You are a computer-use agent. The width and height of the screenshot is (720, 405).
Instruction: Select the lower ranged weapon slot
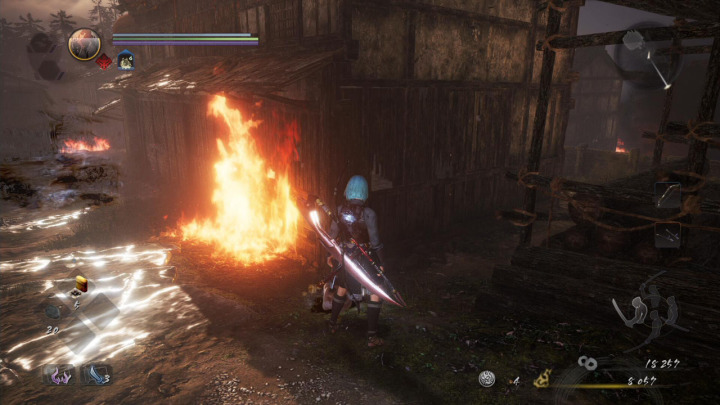[x=667, y=235]
